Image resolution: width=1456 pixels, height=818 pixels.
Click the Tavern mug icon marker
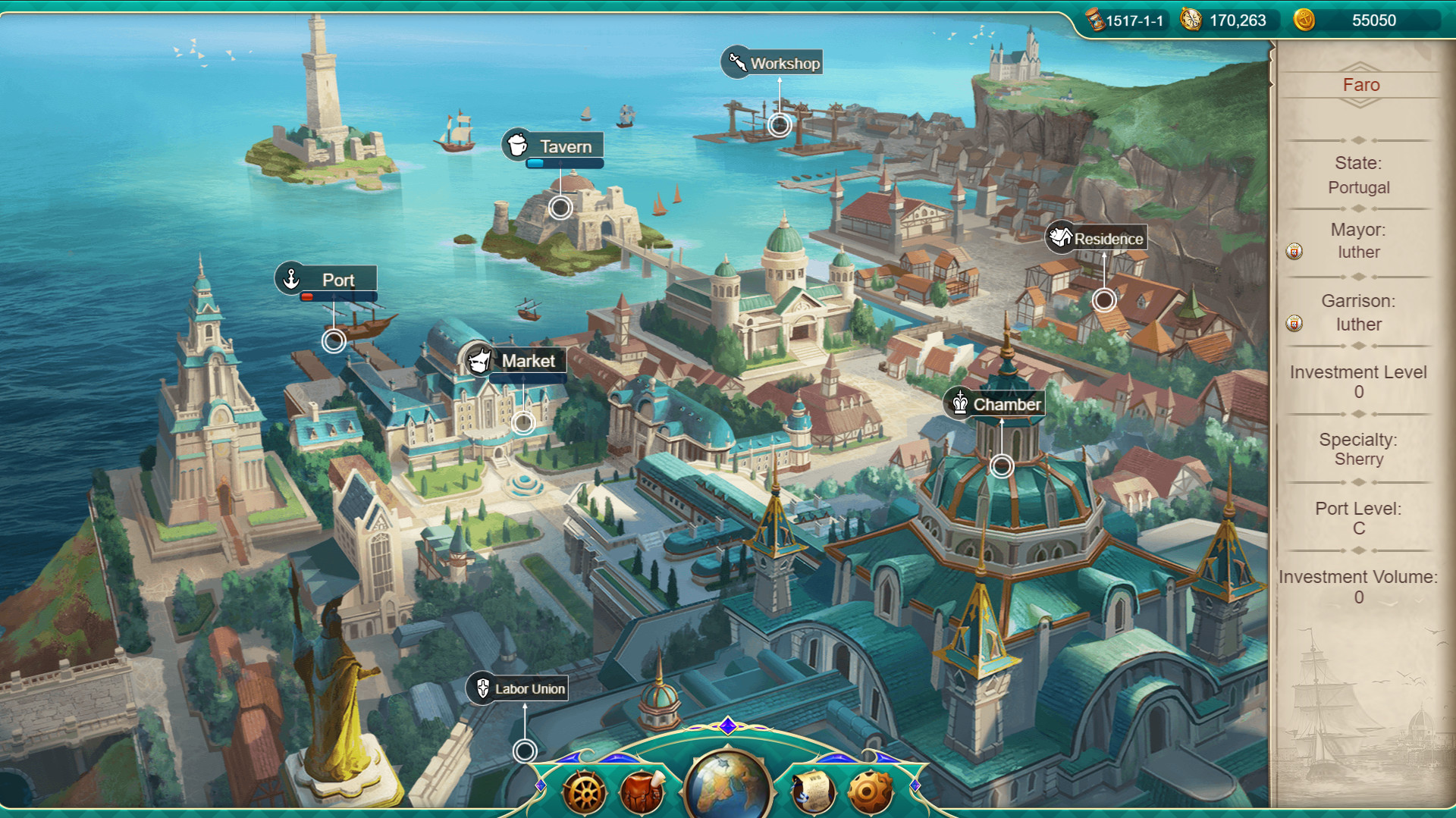point(519,146)
